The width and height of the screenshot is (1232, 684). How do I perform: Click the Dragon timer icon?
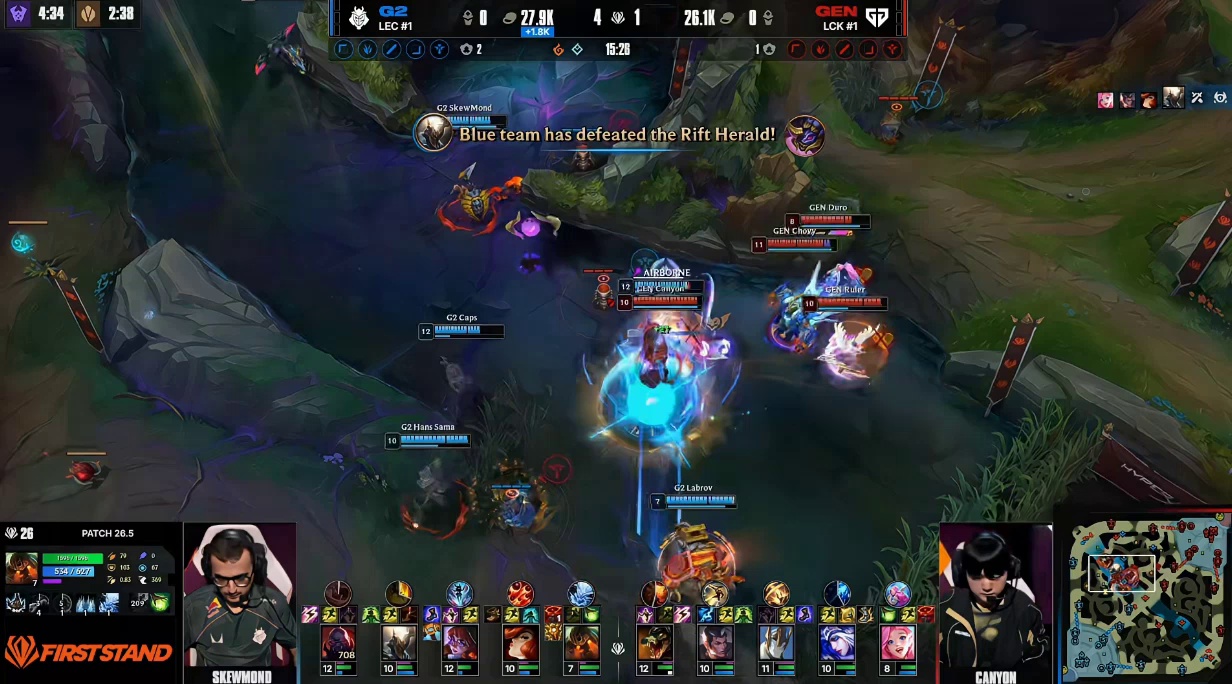coord(89,15)
